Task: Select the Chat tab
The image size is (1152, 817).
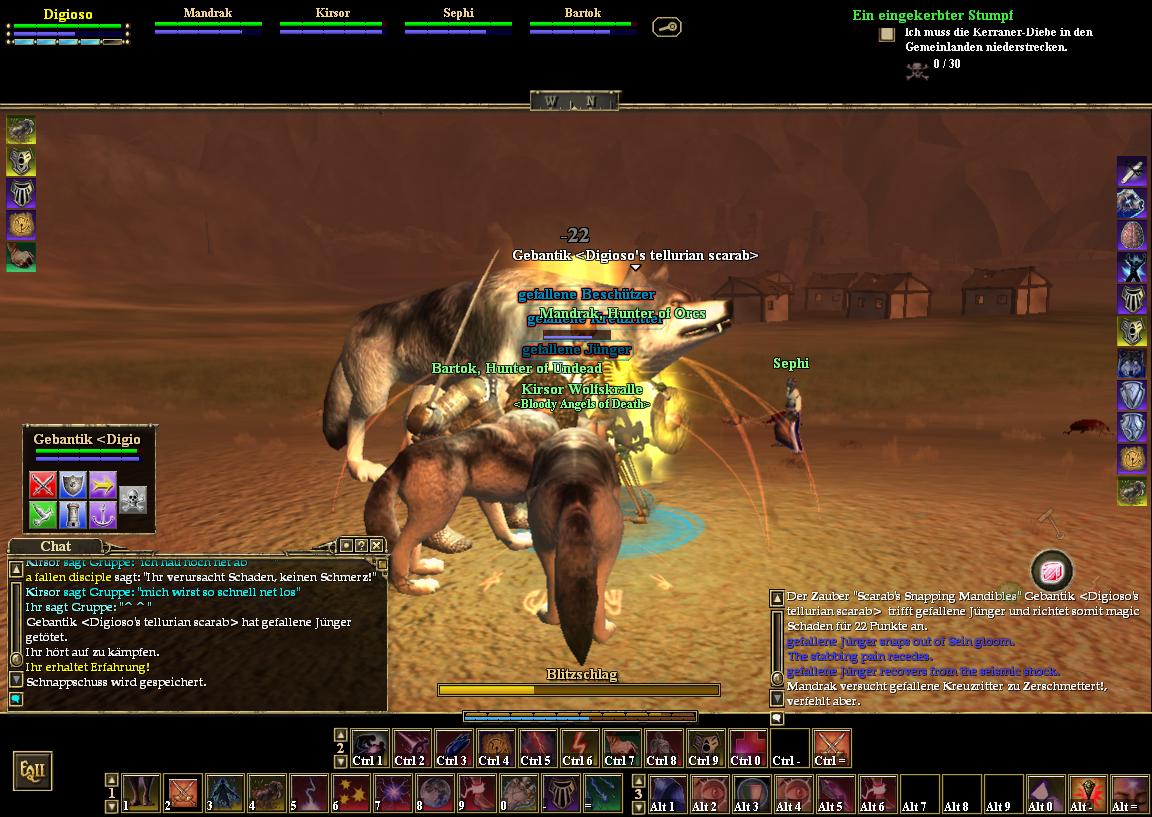Action: (56, 546)
